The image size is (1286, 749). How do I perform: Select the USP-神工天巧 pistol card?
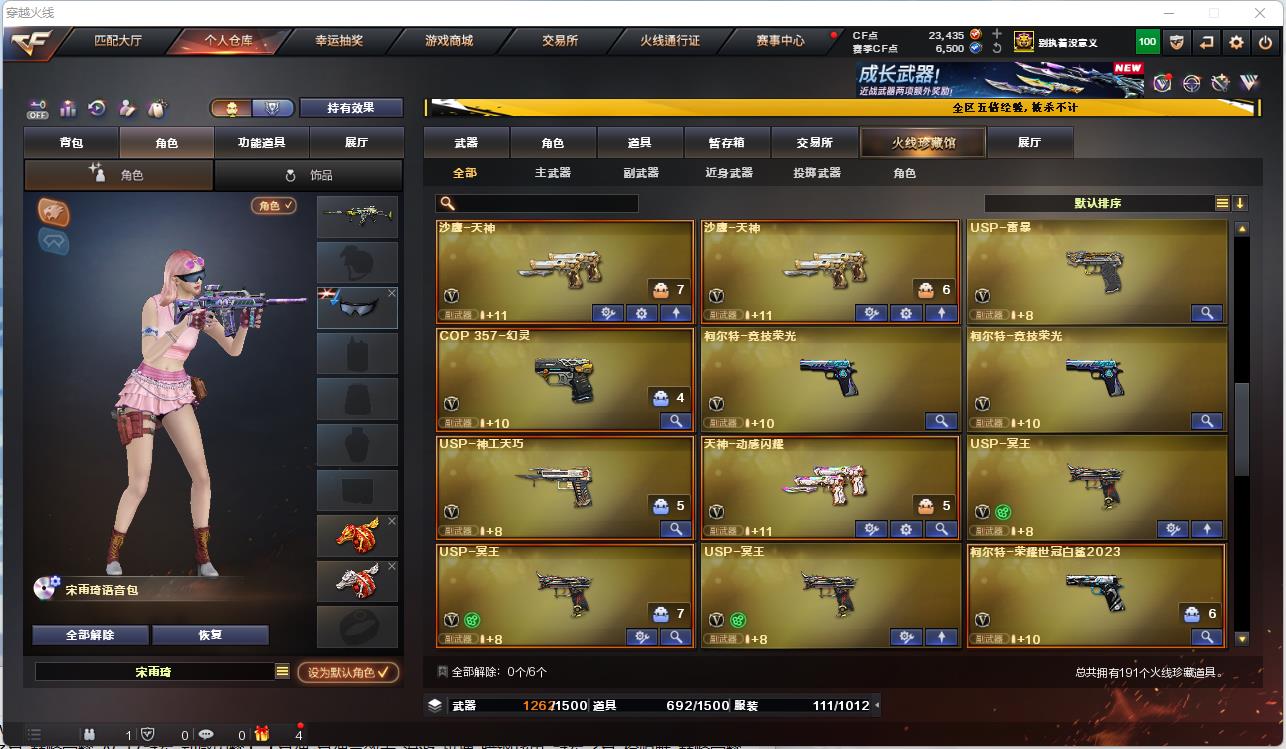tap(565, 488)
